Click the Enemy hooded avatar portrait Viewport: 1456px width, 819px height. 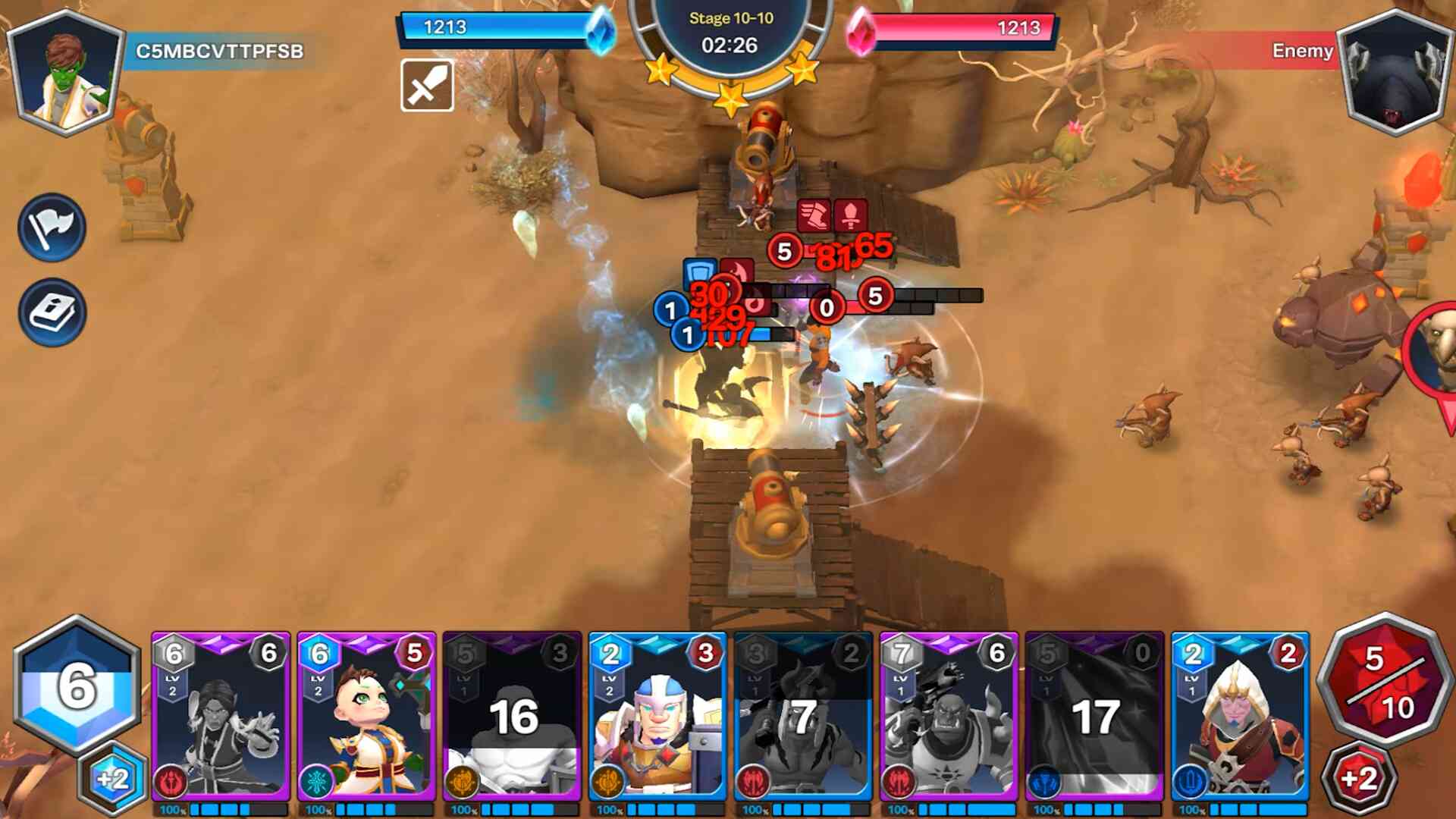(x=1394, y=74)
